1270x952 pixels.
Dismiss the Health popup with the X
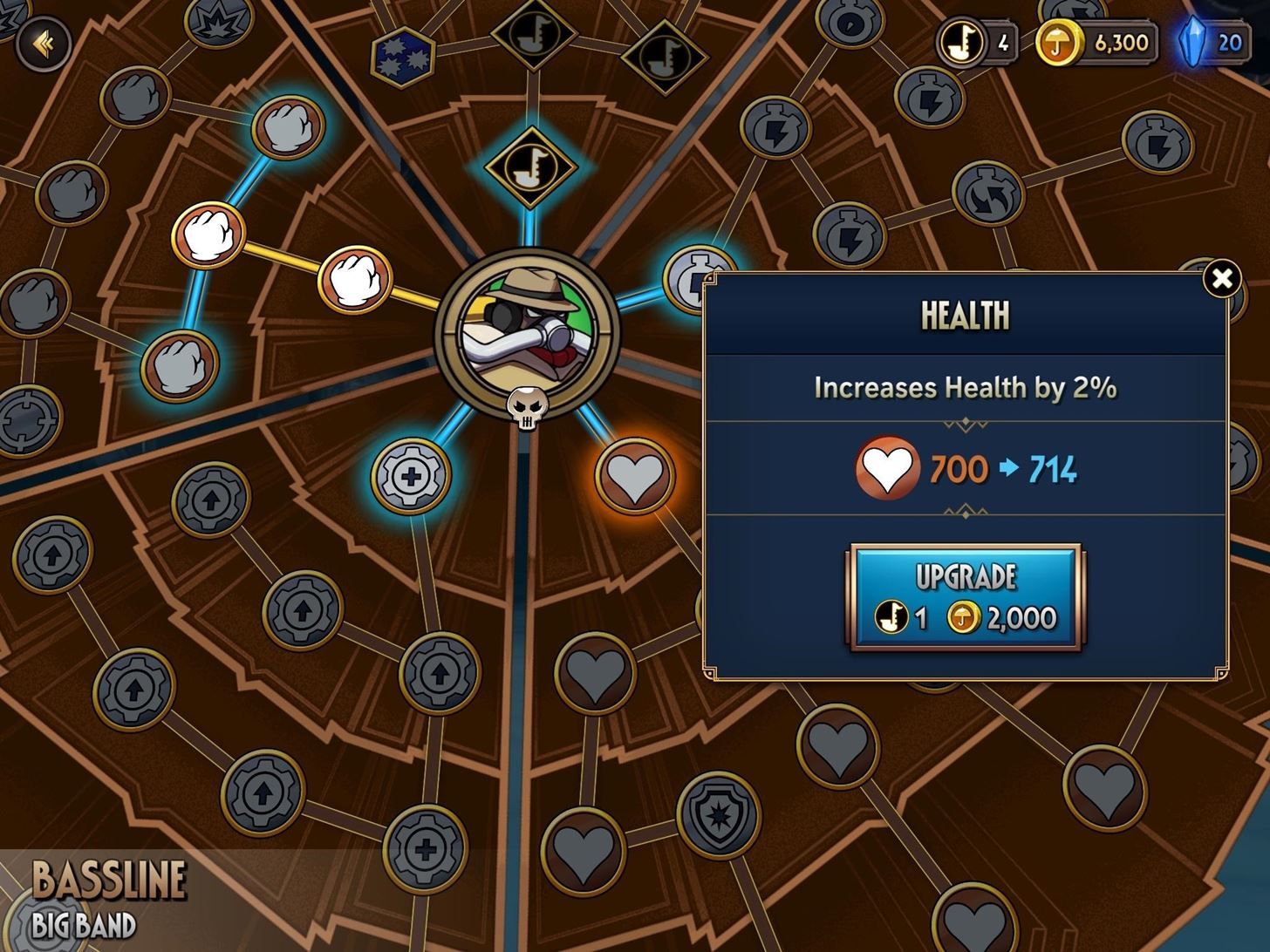click(x=1224, y=279)
